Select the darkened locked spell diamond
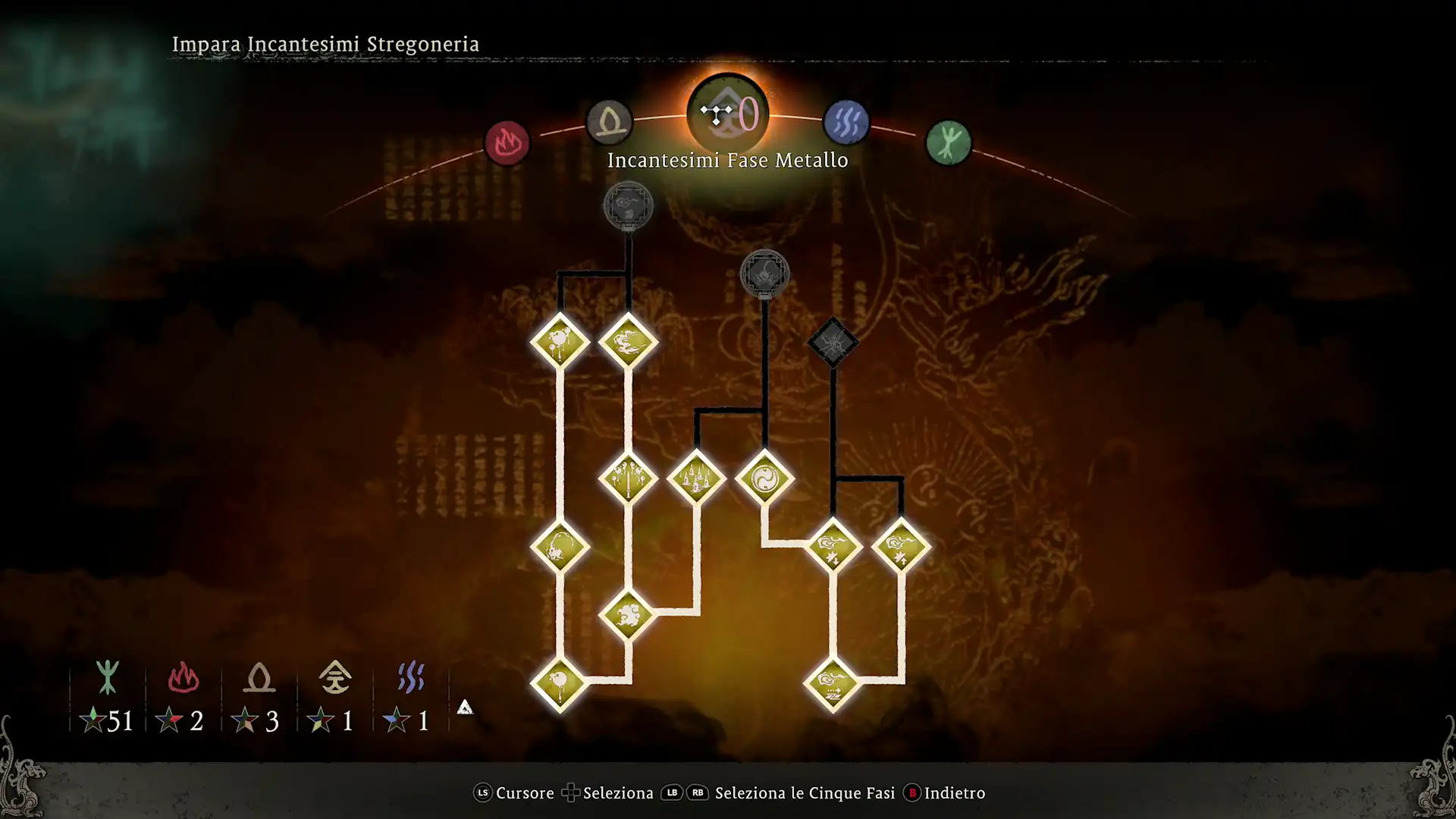 pos(832,341)
